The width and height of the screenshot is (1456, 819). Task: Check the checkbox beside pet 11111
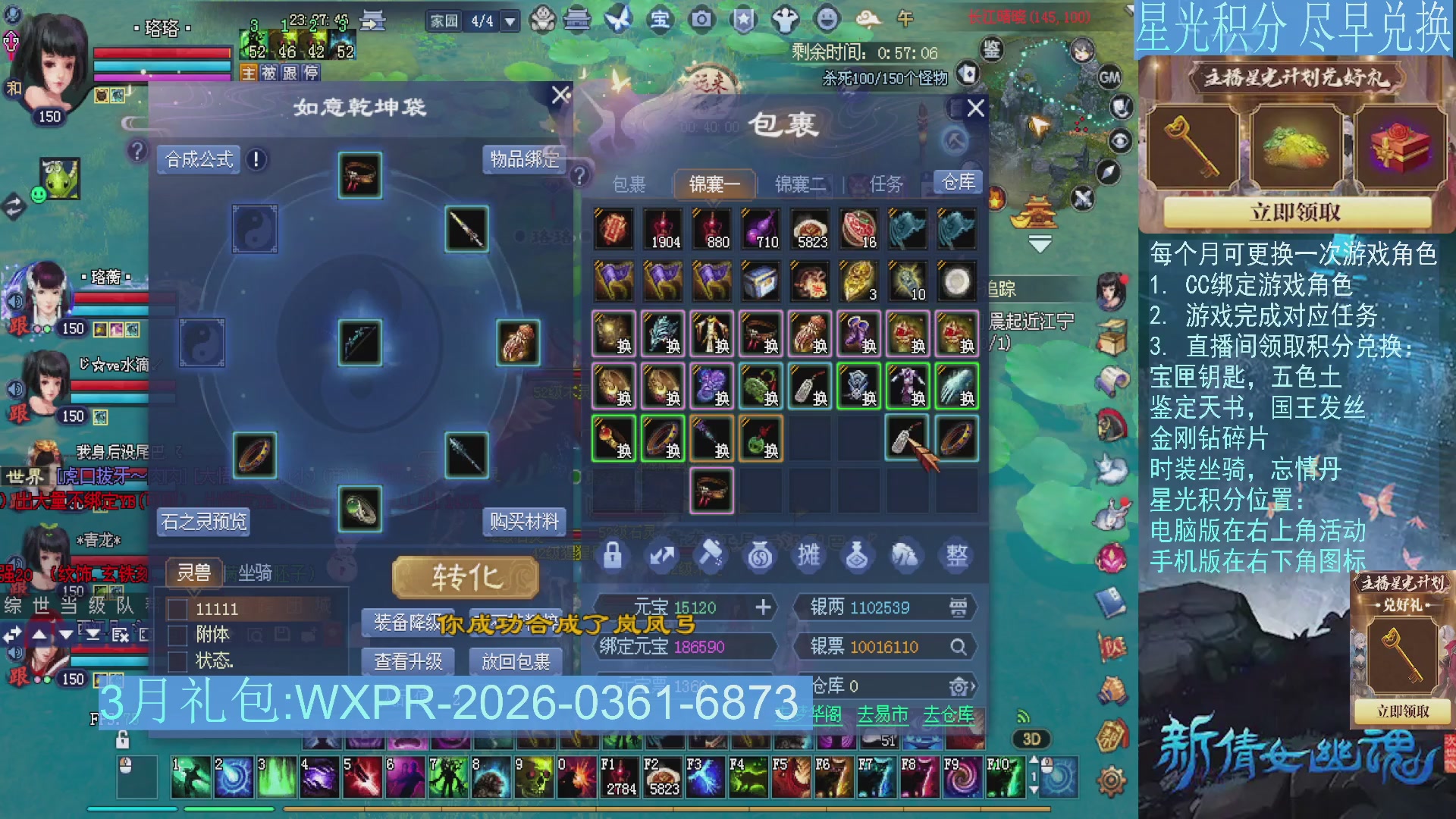click(x=179, y=608)
